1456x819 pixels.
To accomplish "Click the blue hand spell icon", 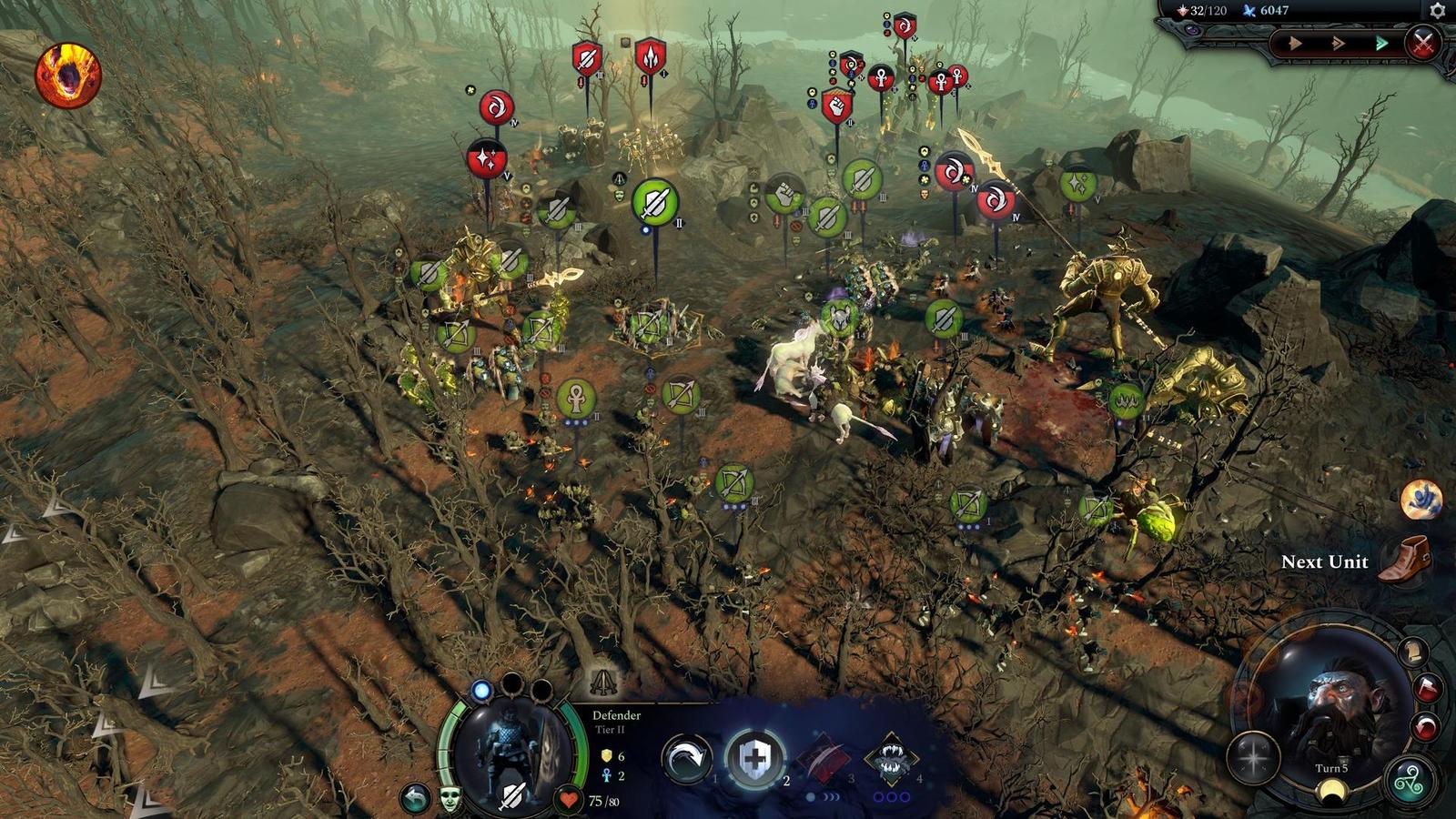I will tap(1421, 500).
